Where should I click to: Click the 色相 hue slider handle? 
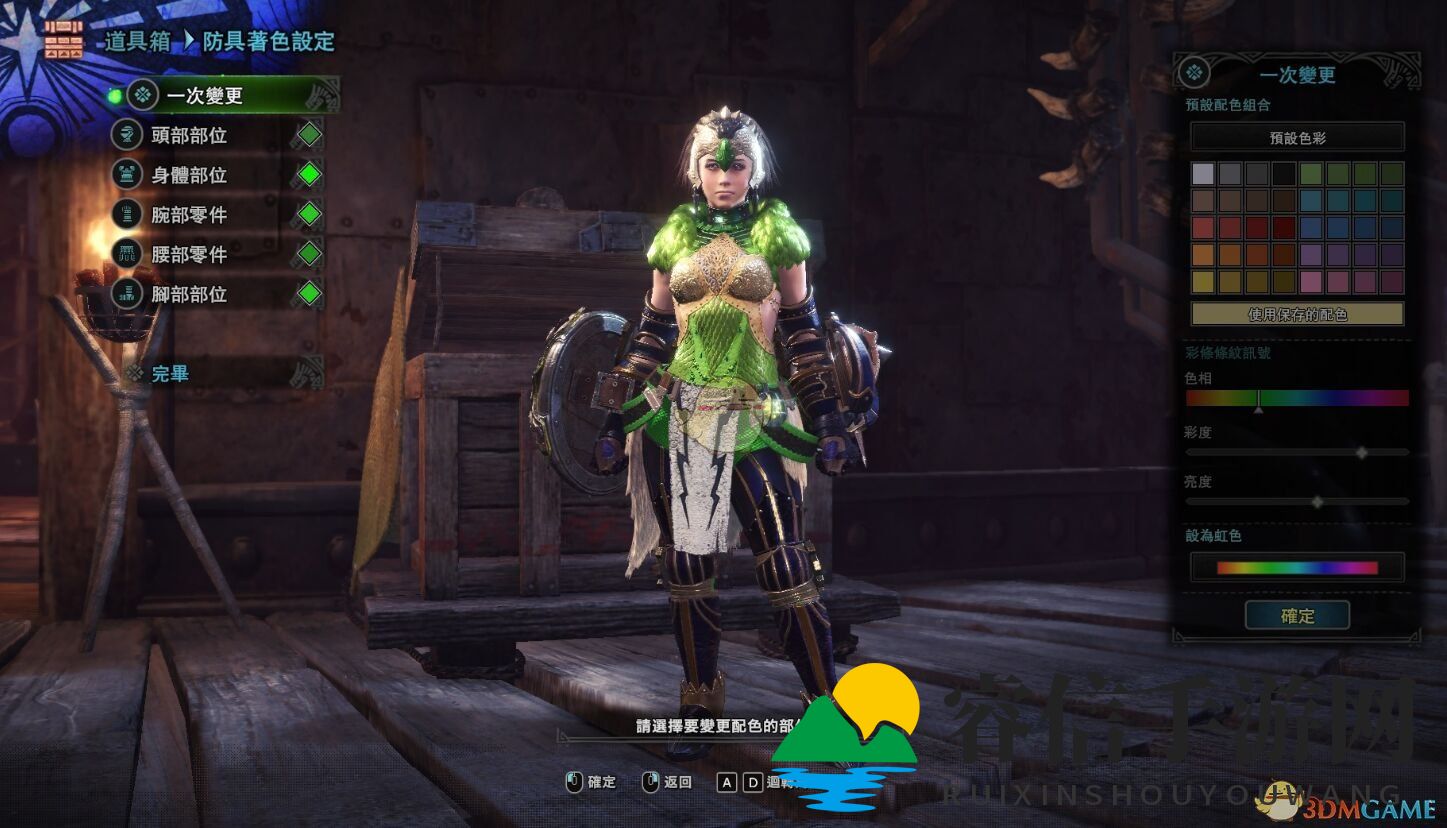pos(1259,399)
